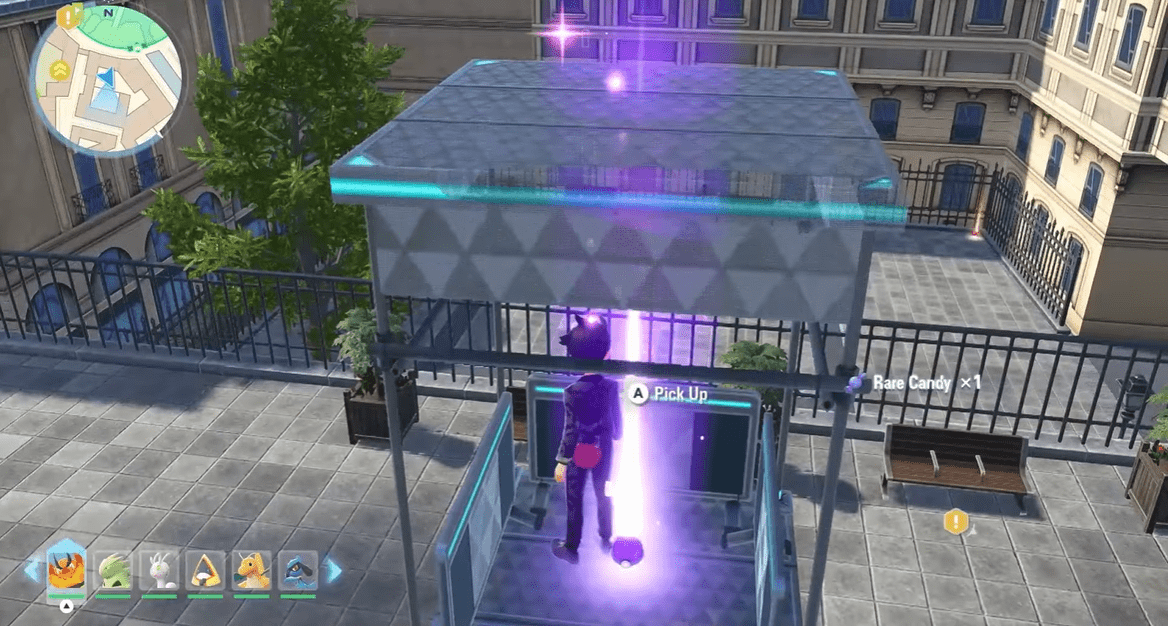Select the yellow double-chevron marker on minimap
The height and width of the screenshot is (626, 1168).
click(61, 69)
